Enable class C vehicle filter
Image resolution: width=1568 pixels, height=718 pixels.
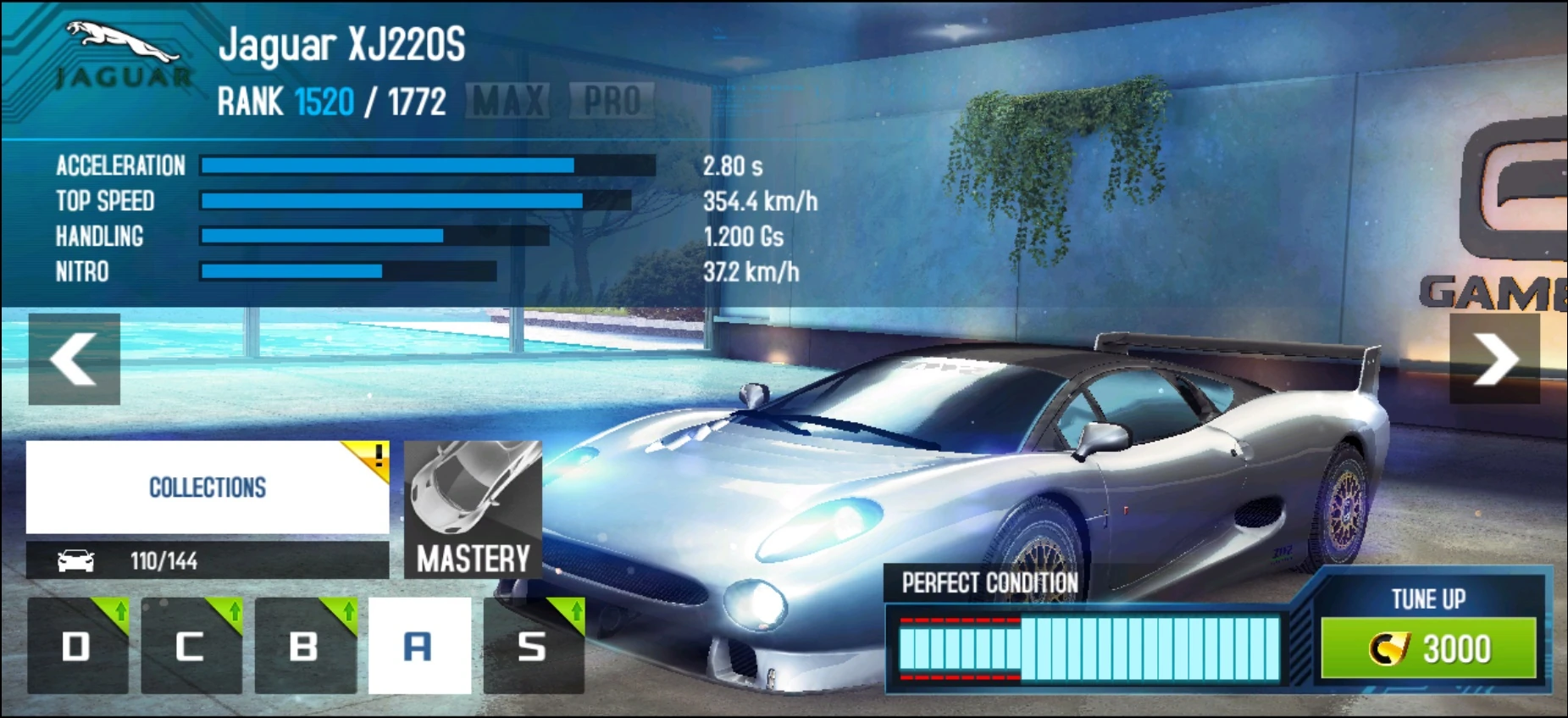pyautogui.click(x=191, y=647)
